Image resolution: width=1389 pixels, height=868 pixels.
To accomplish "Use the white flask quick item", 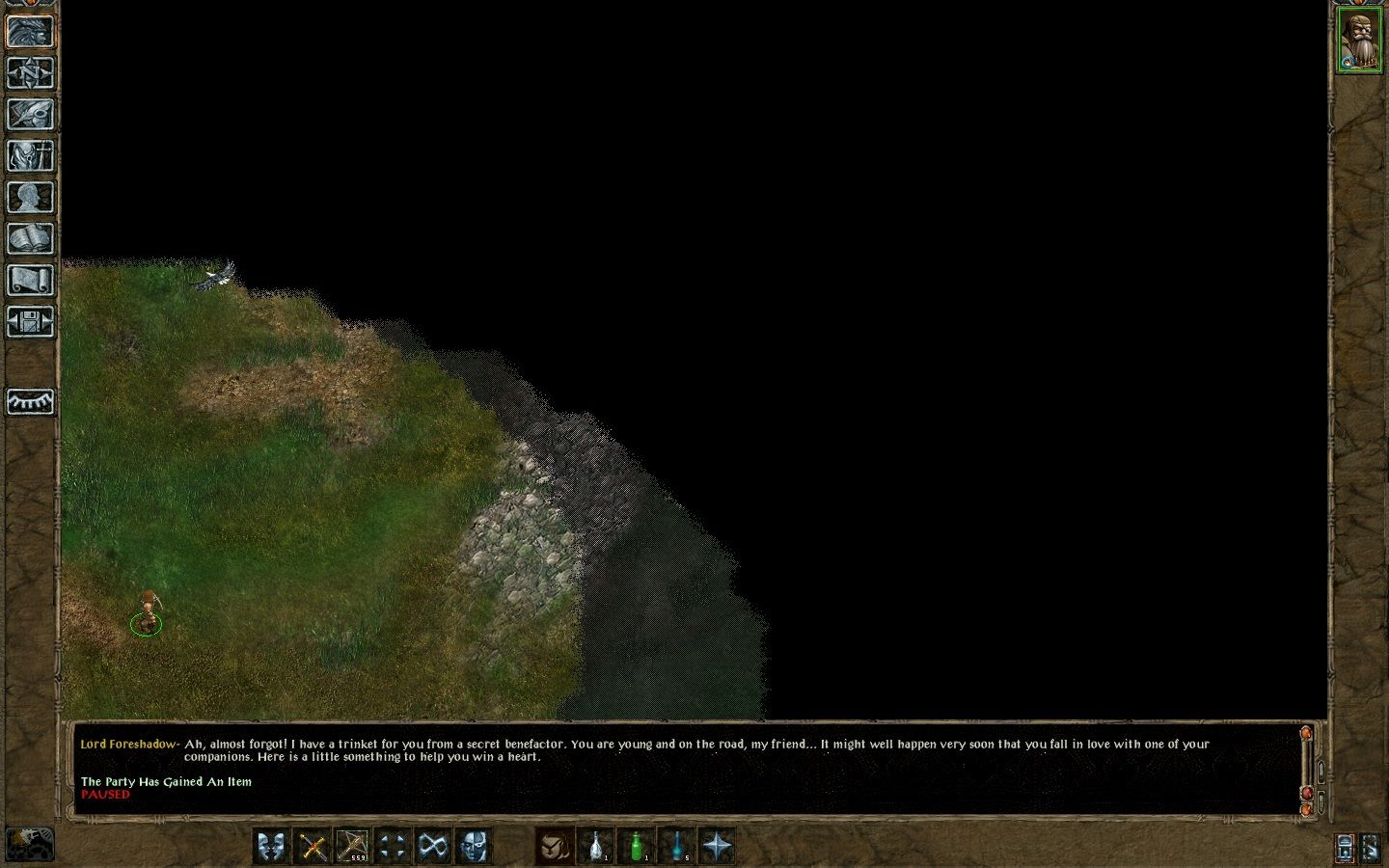I will (x=596, y=847).
